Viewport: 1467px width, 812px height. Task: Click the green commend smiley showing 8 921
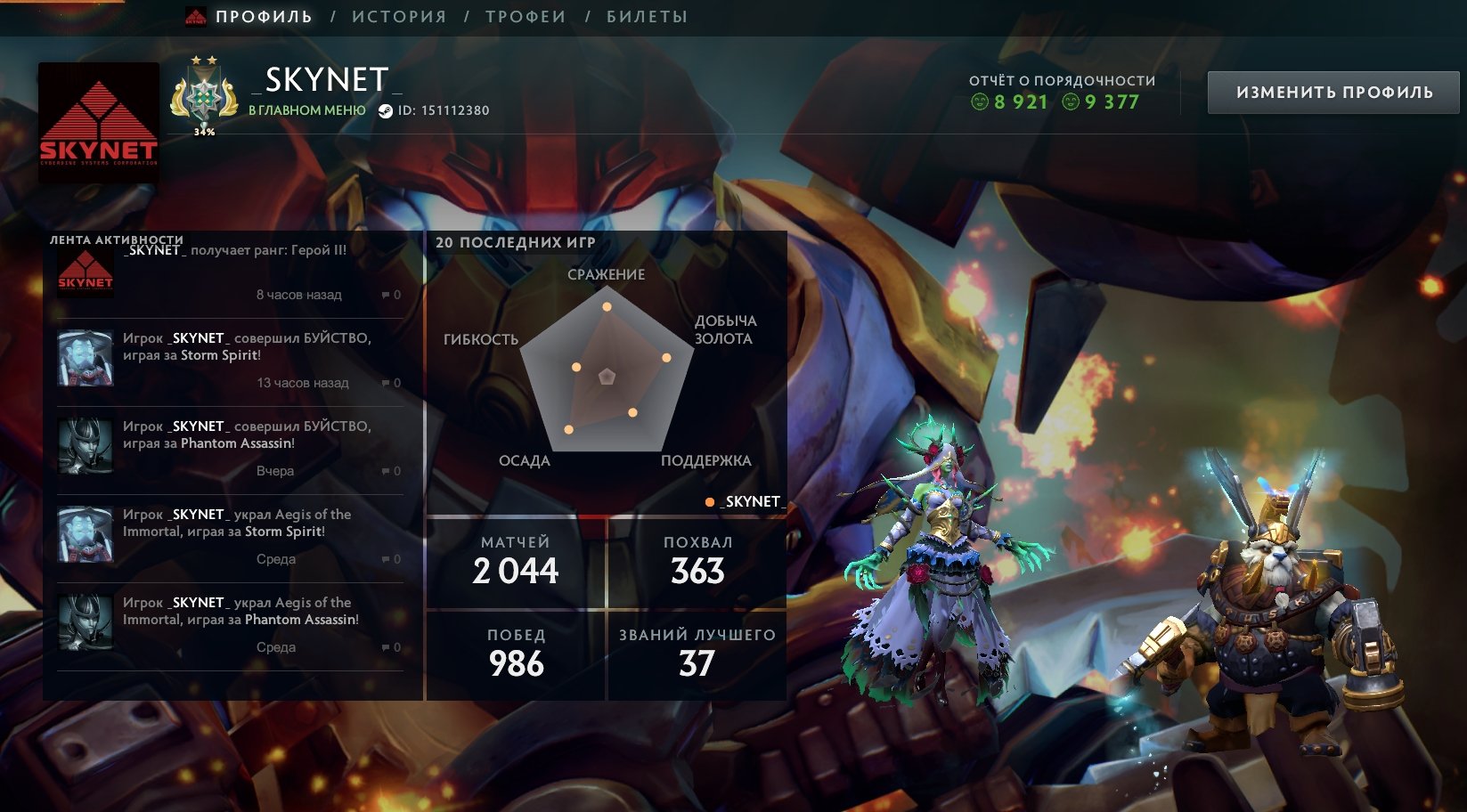pyautogui.click(x=982, y=102)
